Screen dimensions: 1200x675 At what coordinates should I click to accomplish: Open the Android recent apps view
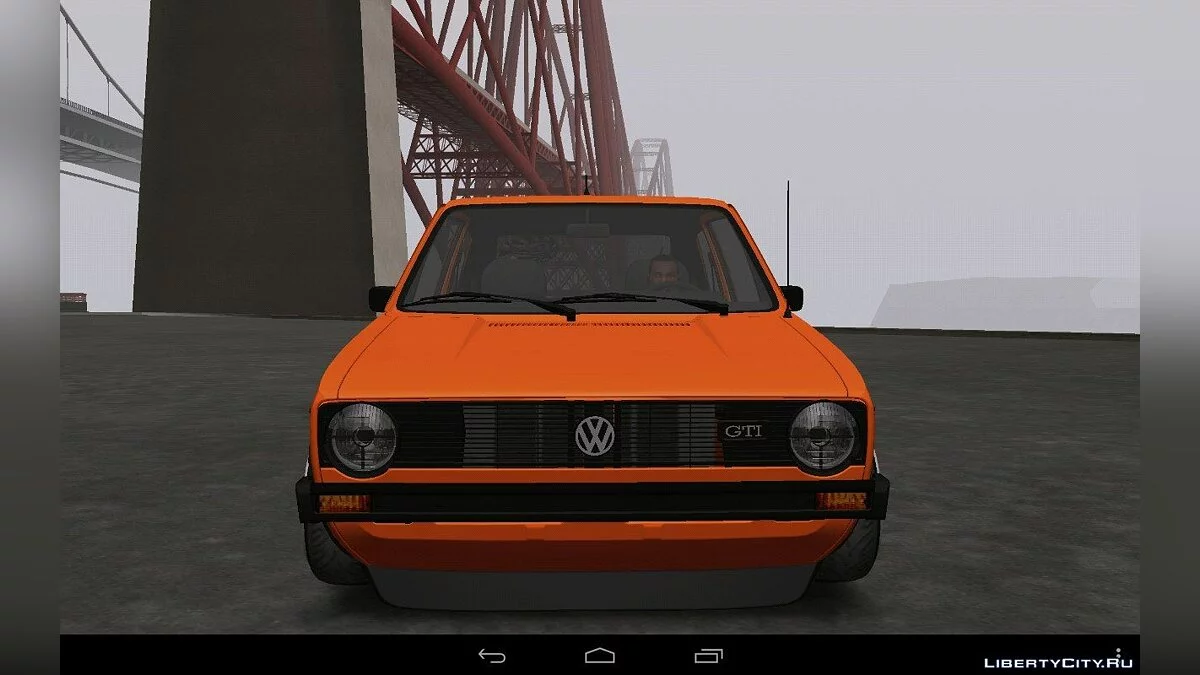click(708, 656)
